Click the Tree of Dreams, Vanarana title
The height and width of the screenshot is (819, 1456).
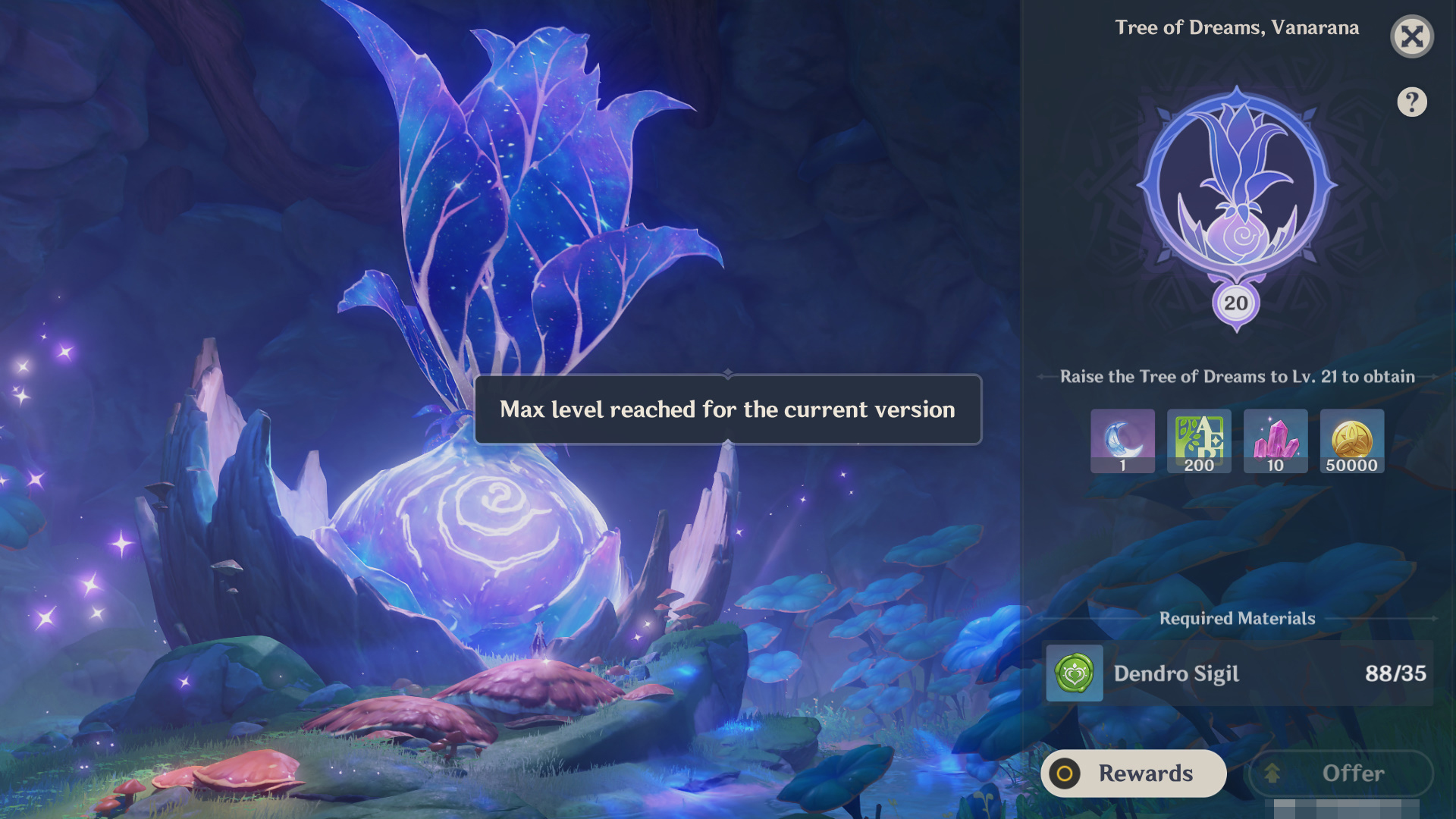click(1238, 27)
